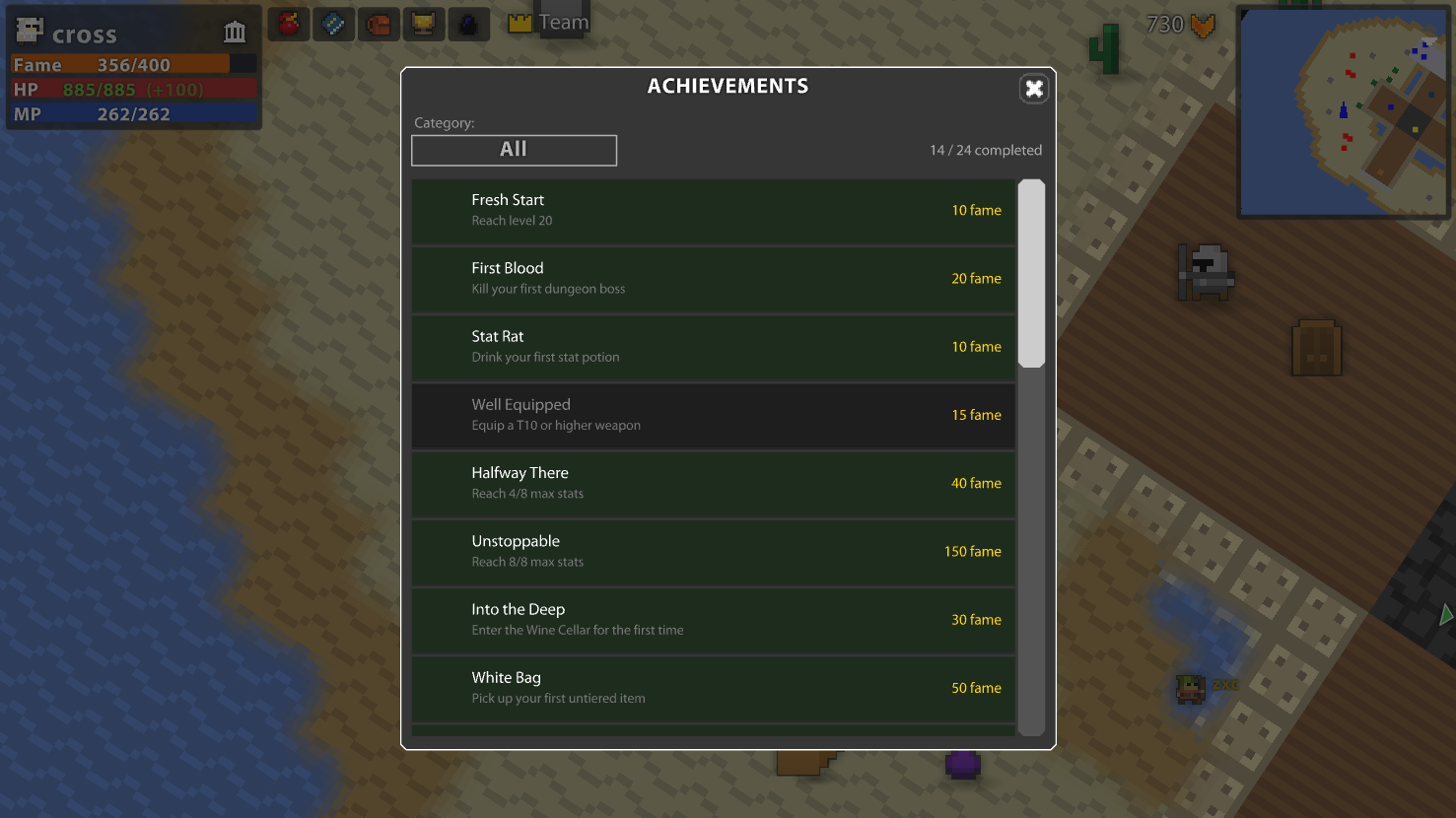Click the achievements list scrollbar

(x=1032, y=272)
